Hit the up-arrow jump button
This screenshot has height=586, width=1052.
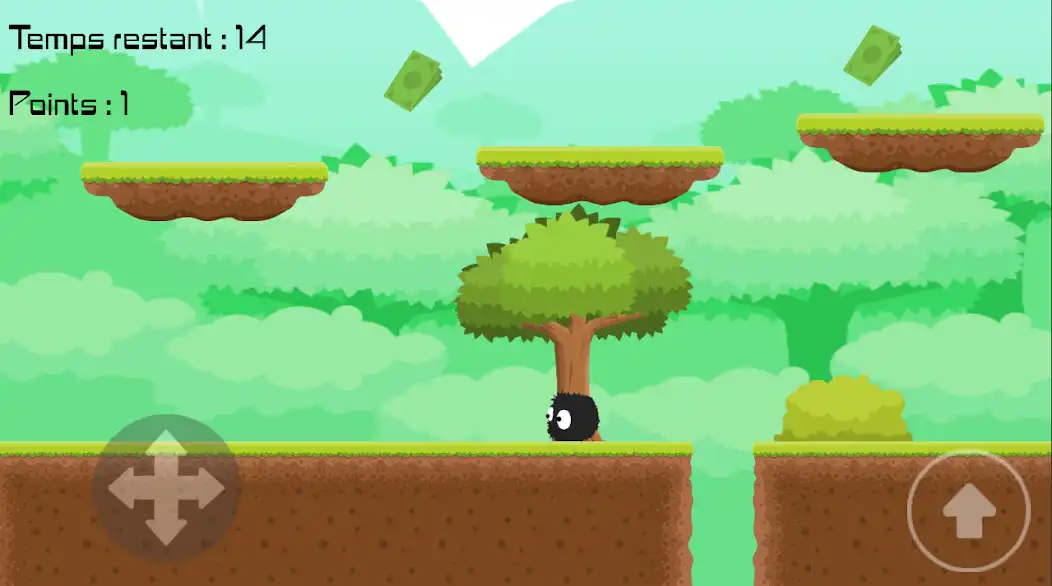click(968, 512)
